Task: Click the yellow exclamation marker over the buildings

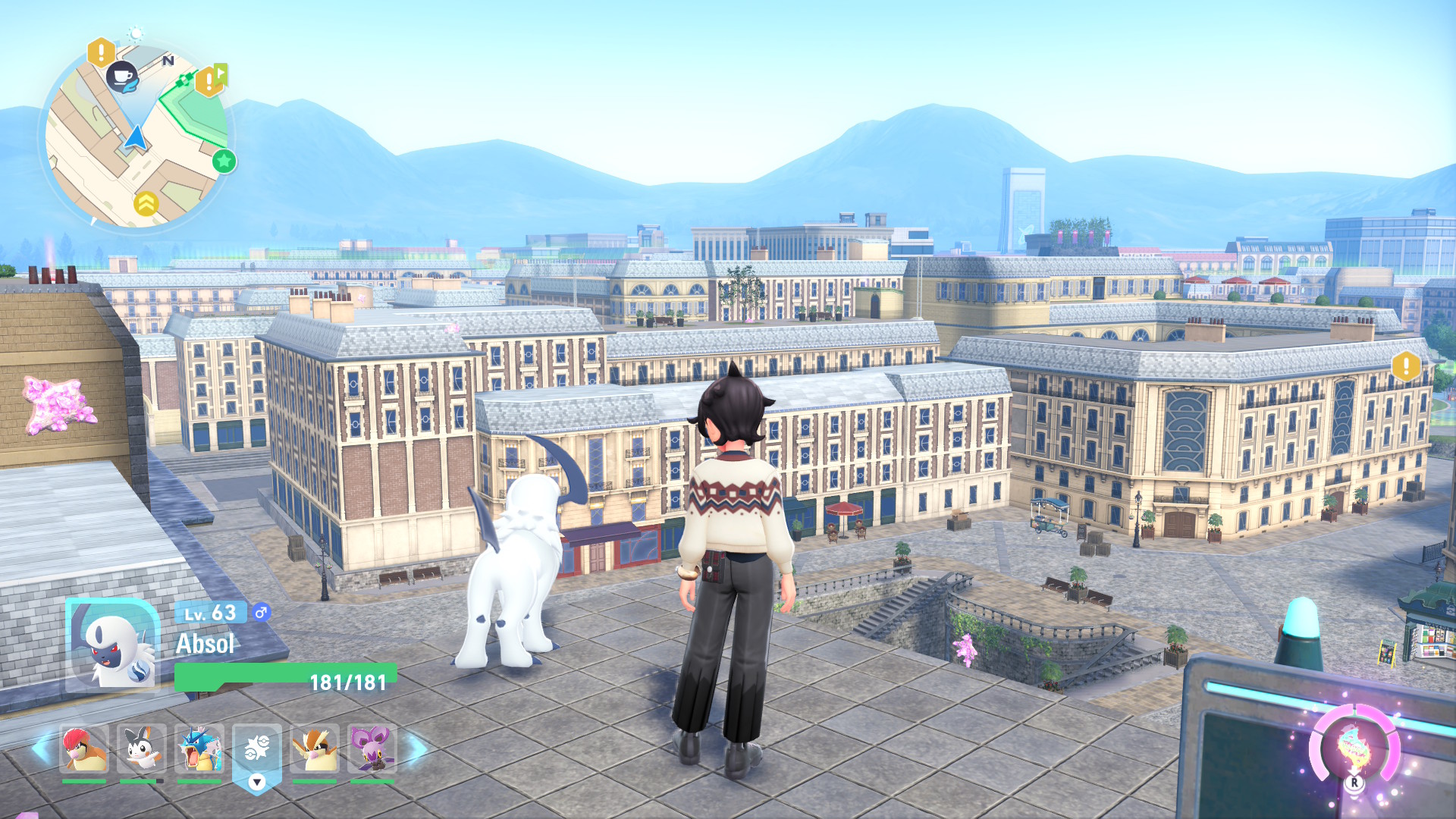Action: point(1405,366)
